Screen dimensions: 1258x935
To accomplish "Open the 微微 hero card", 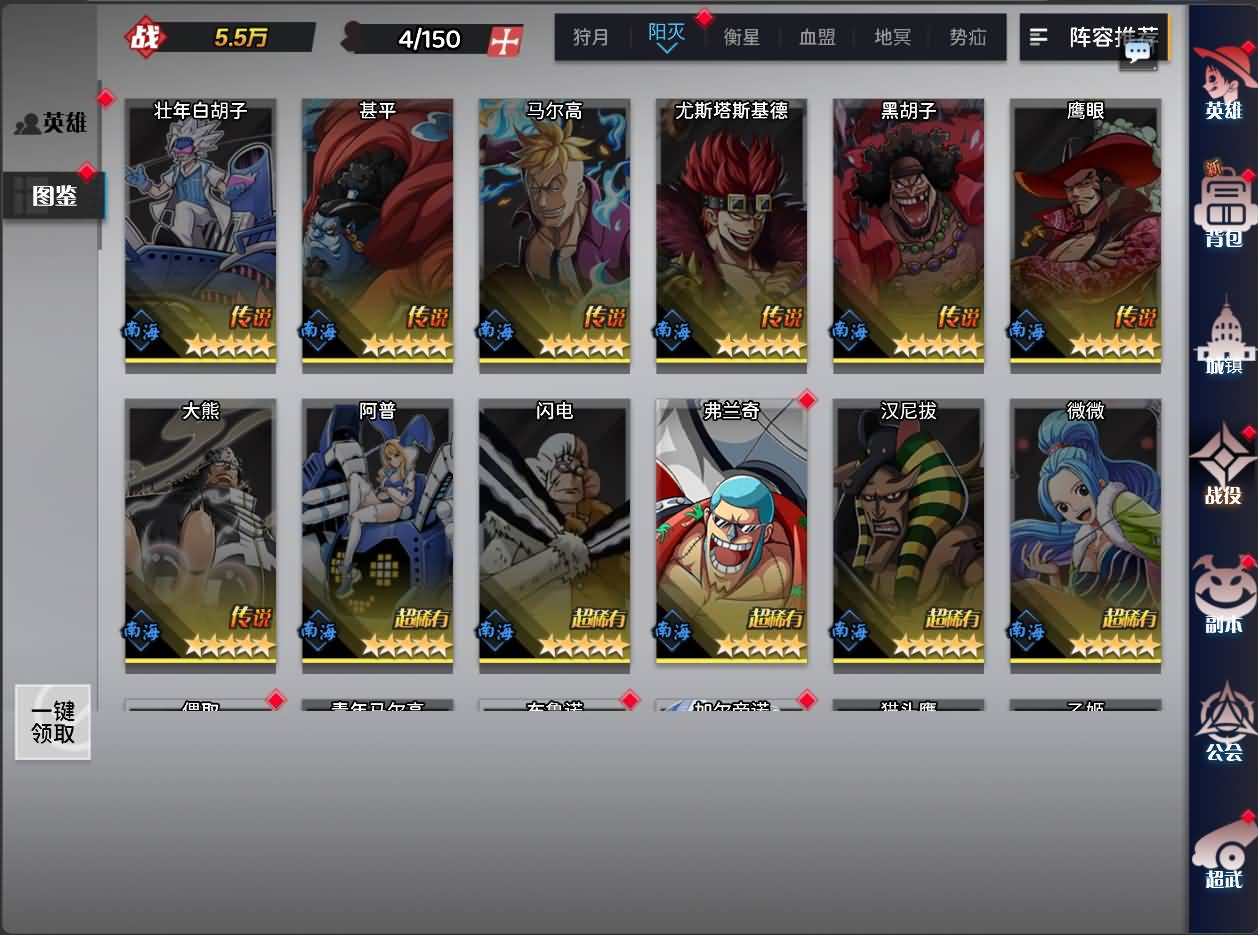I will coord(1085,534).
